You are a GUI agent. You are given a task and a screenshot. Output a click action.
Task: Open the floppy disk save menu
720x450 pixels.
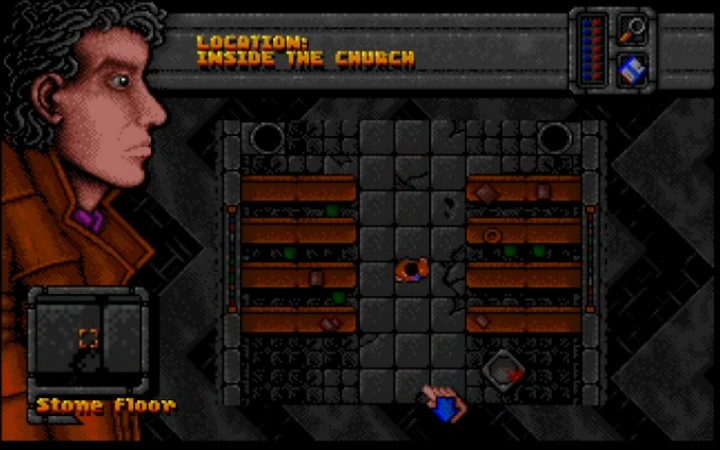[632, 68]
